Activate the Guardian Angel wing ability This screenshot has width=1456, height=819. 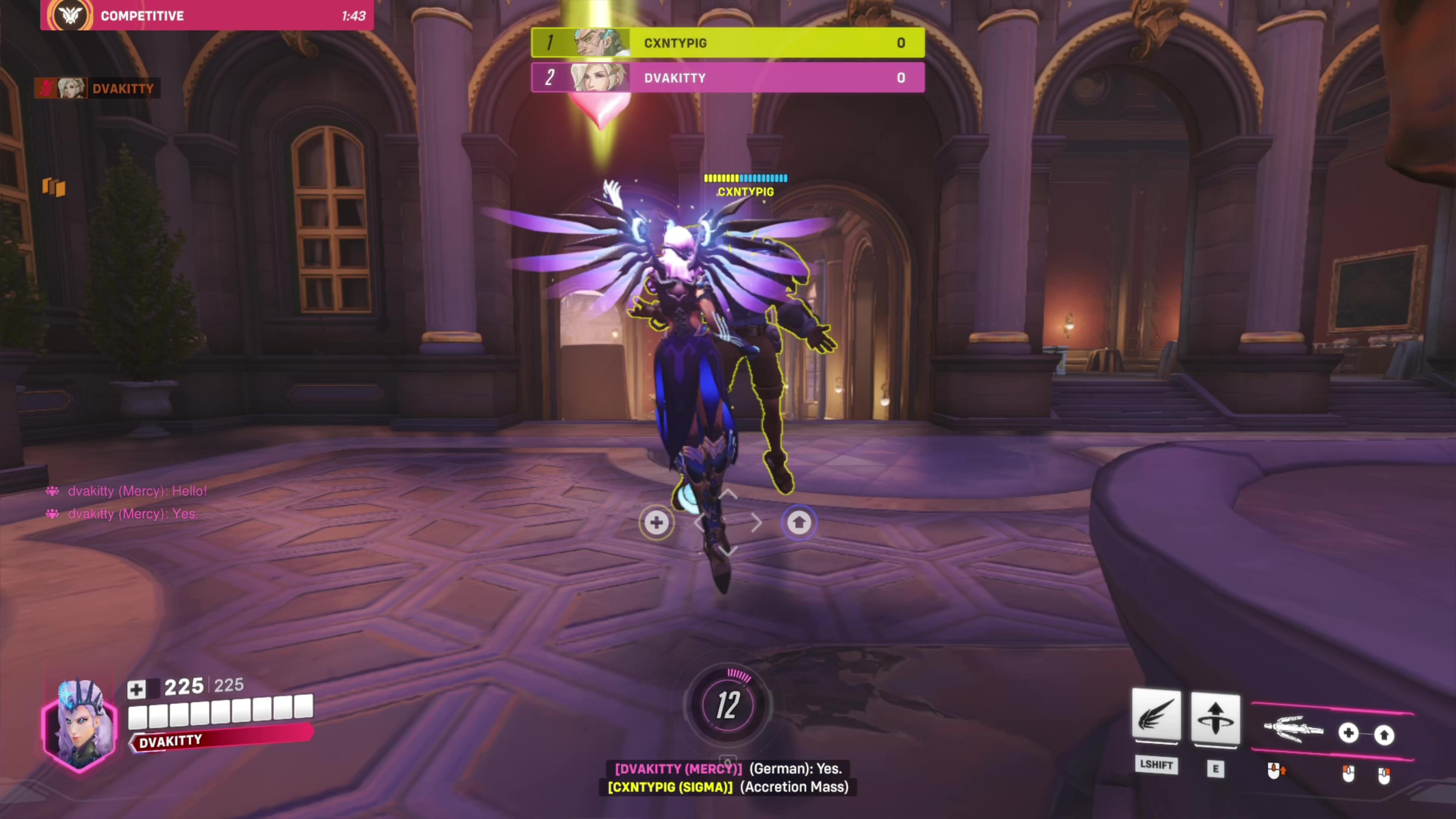tap(1156, 716)
